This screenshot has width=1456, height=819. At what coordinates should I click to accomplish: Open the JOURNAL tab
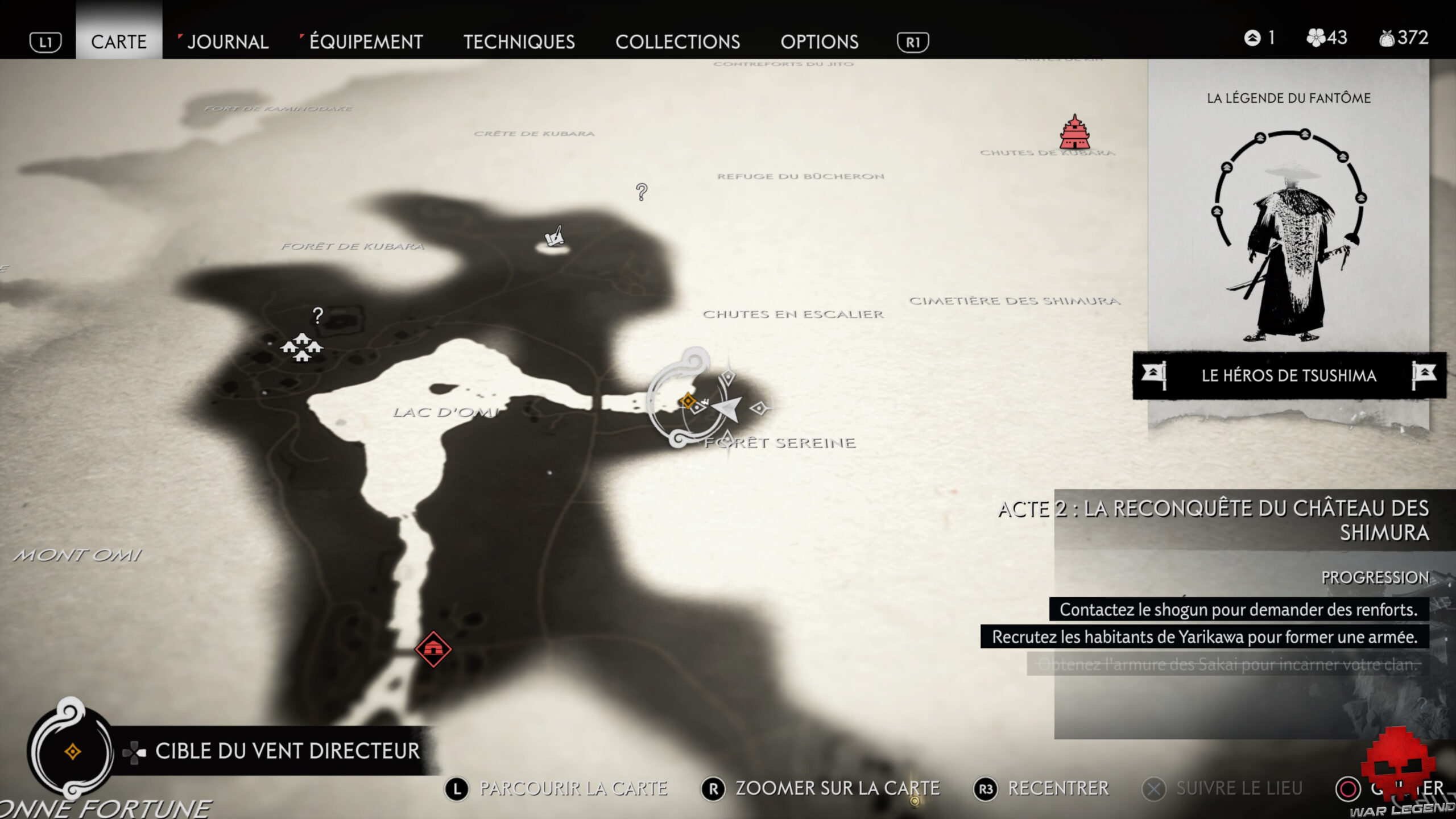227,42
